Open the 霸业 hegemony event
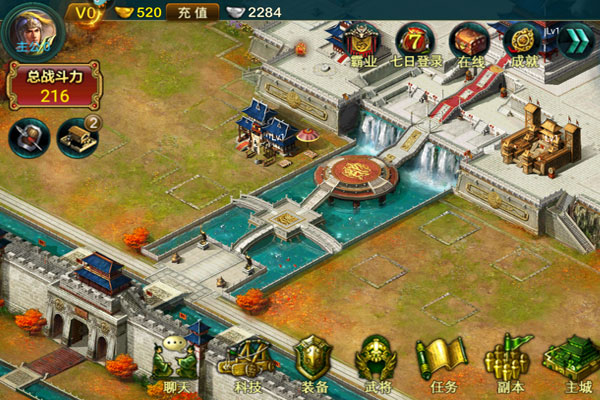This screenshot has width=600, height=400. (x=362, y=44)
